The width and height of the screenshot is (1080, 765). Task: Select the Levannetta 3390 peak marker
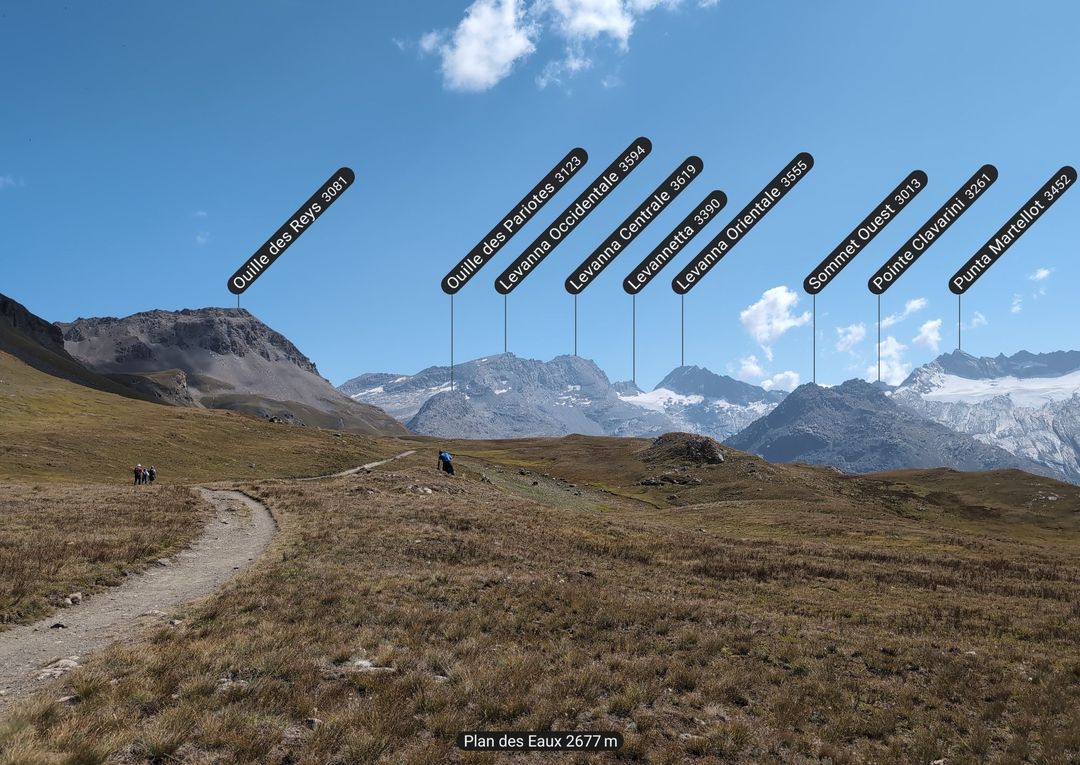(675, 242)
